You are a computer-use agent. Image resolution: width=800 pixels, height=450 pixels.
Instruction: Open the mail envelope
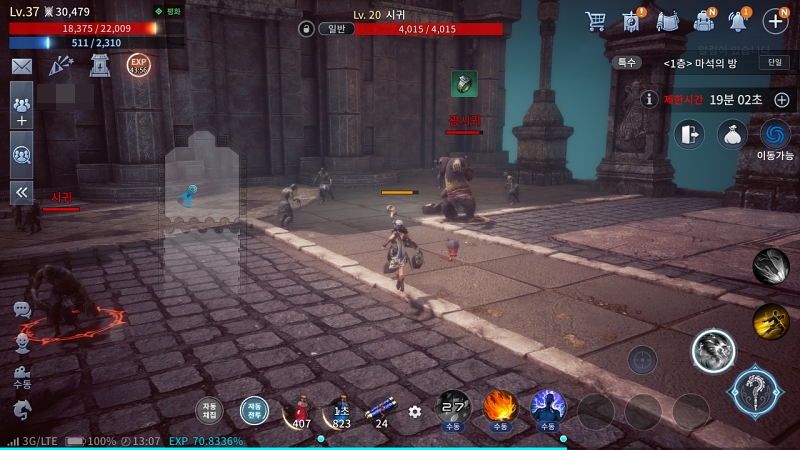point(21,66)
